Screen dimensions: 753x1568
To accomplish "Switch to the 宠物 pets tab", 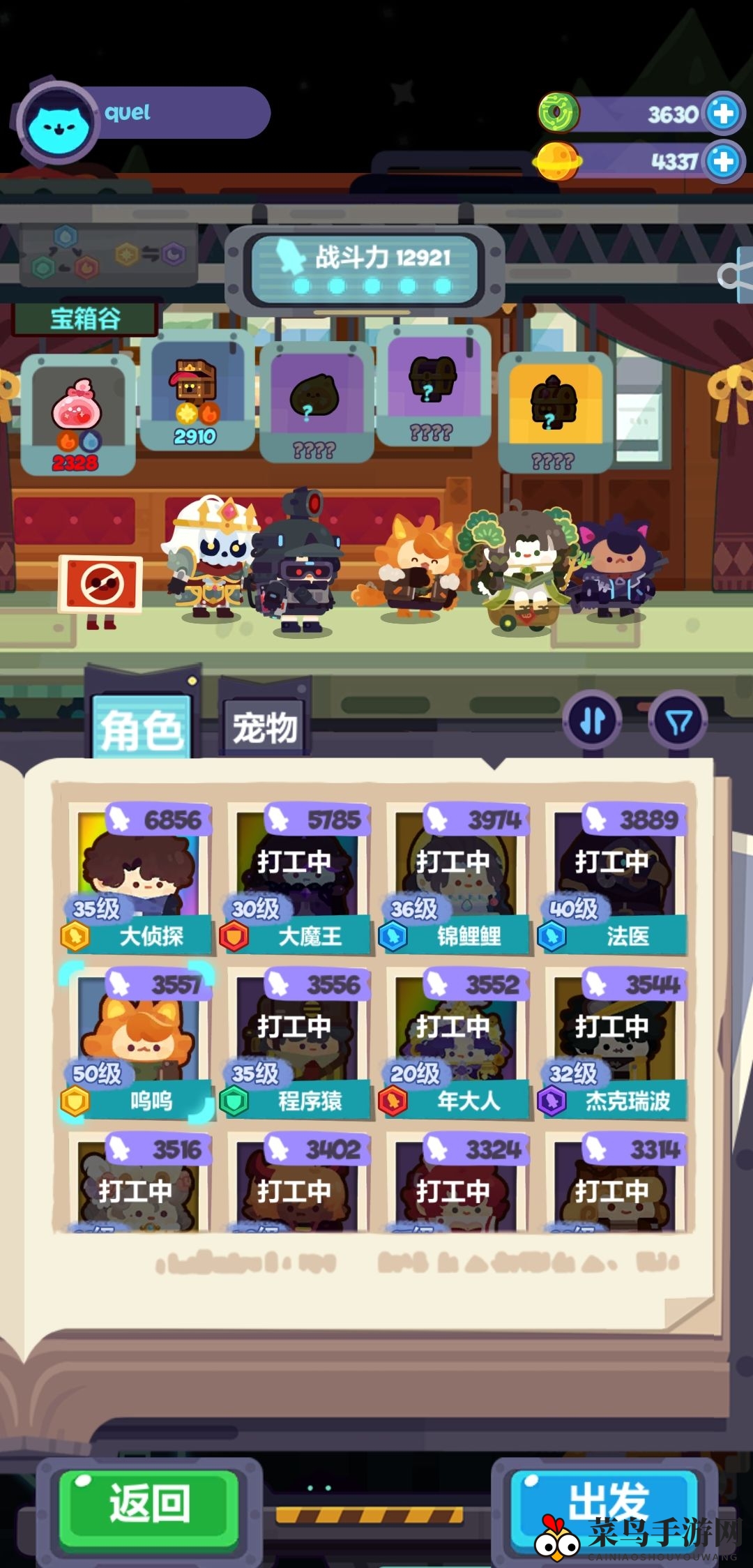I will [x=264, y=728].
